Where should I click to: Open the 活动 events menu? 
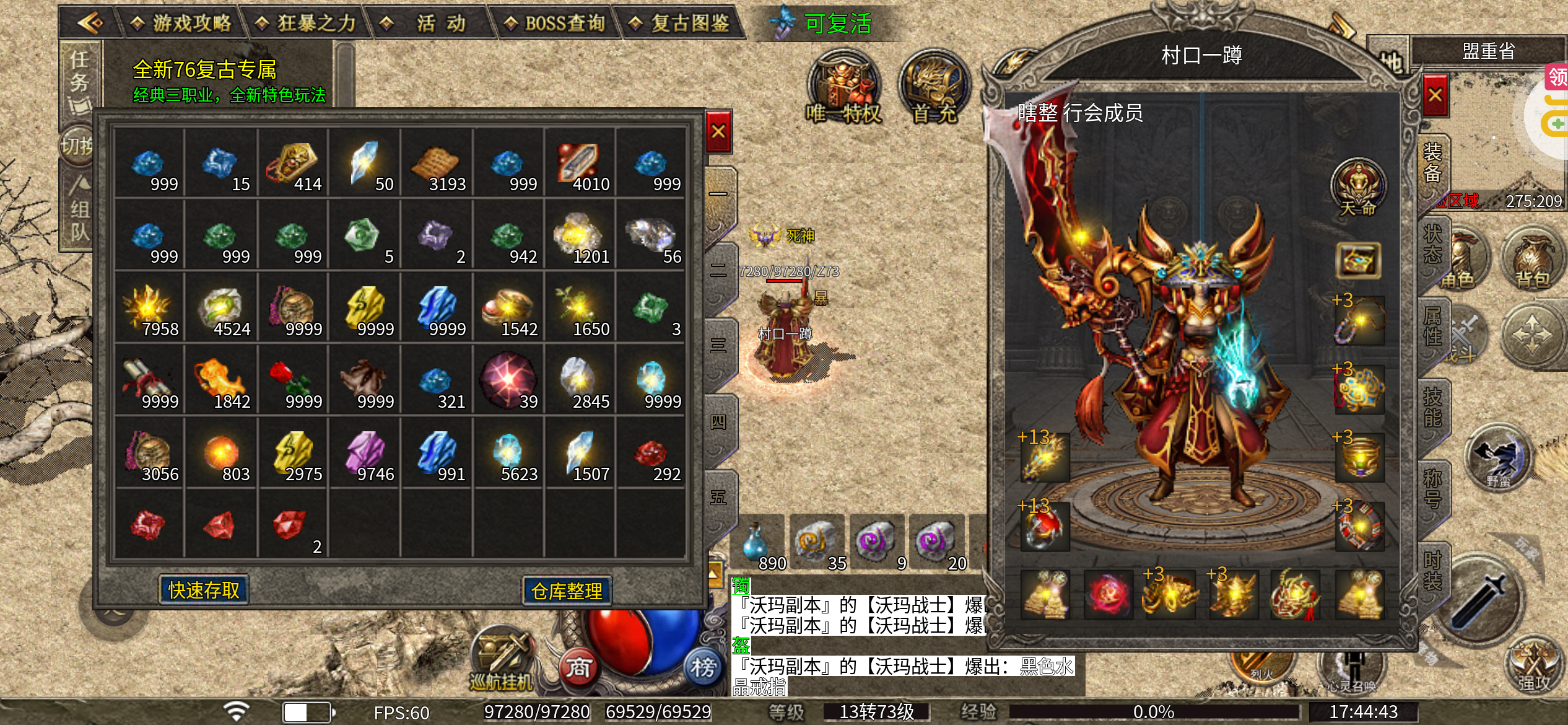point(431,24)
